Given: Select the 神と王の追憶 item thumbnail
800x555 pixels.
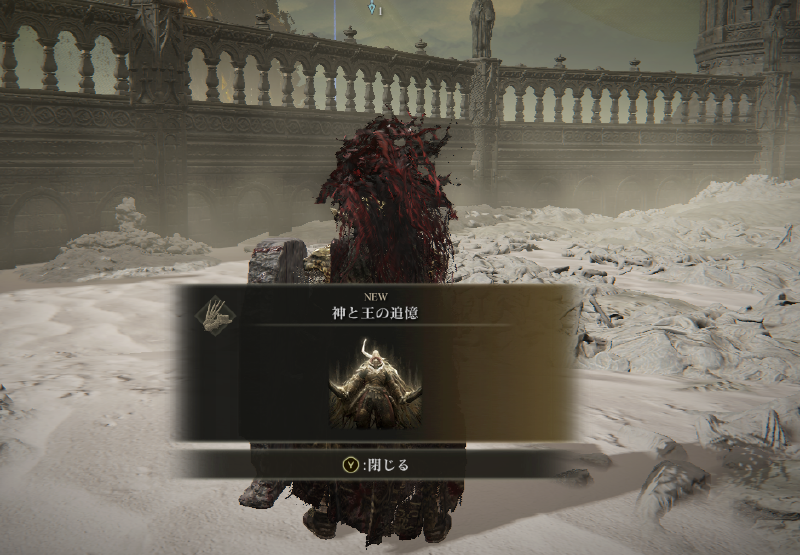Looking at the screenshot, I should pyautogui.click(x=375, y=384).
